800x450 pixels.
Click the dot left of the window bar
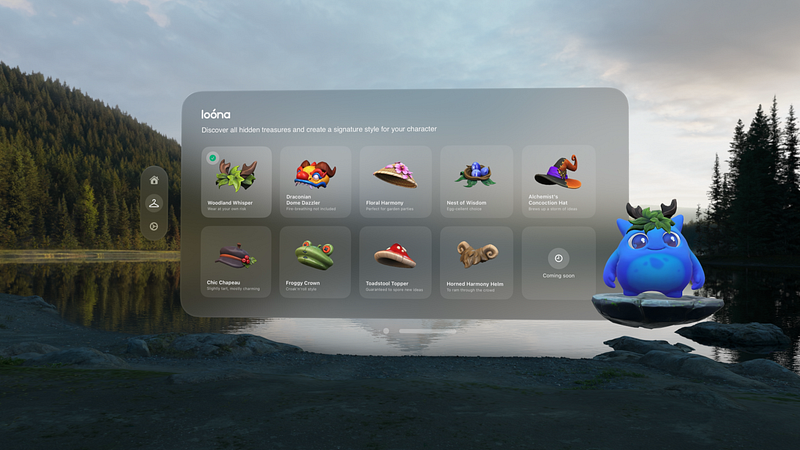(386, 330)
